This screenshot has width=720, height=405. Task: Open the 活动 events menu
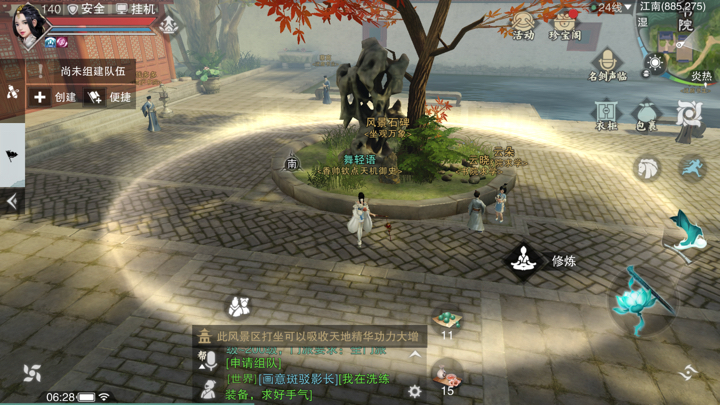[522, 23]
